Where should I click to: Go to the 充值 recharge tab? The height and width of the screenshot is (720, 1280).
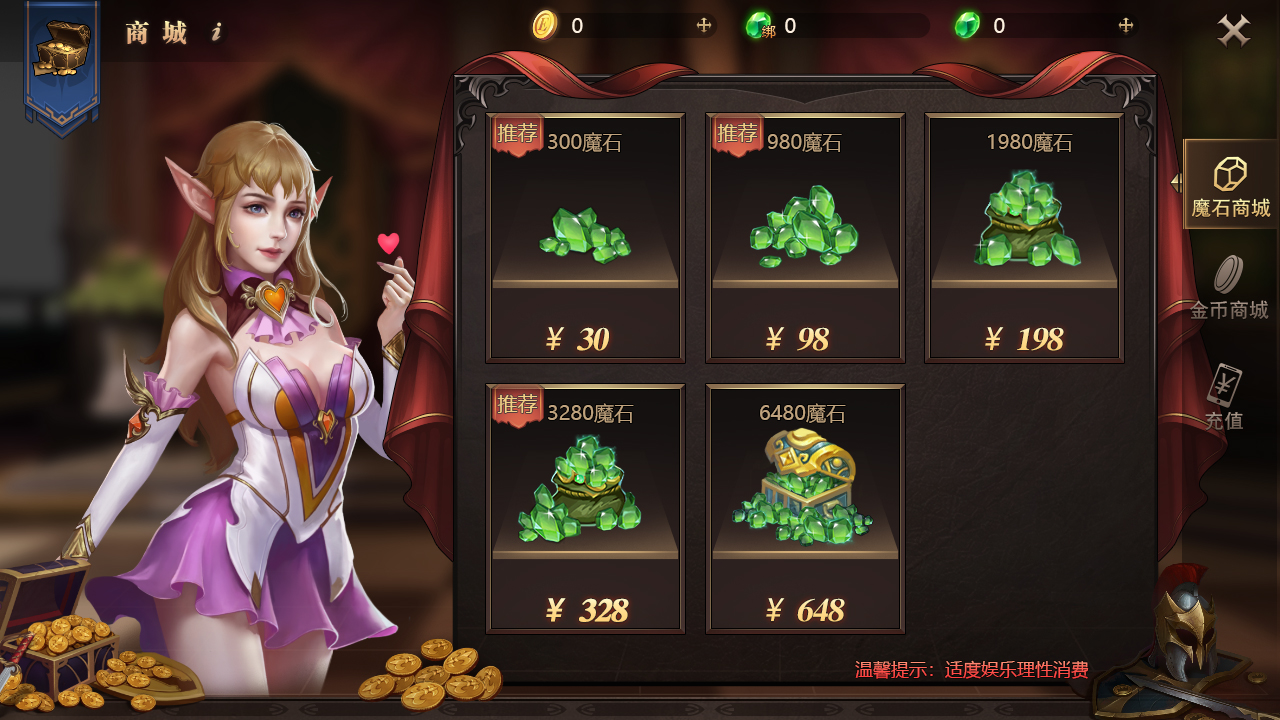[x=1224, y=398]
